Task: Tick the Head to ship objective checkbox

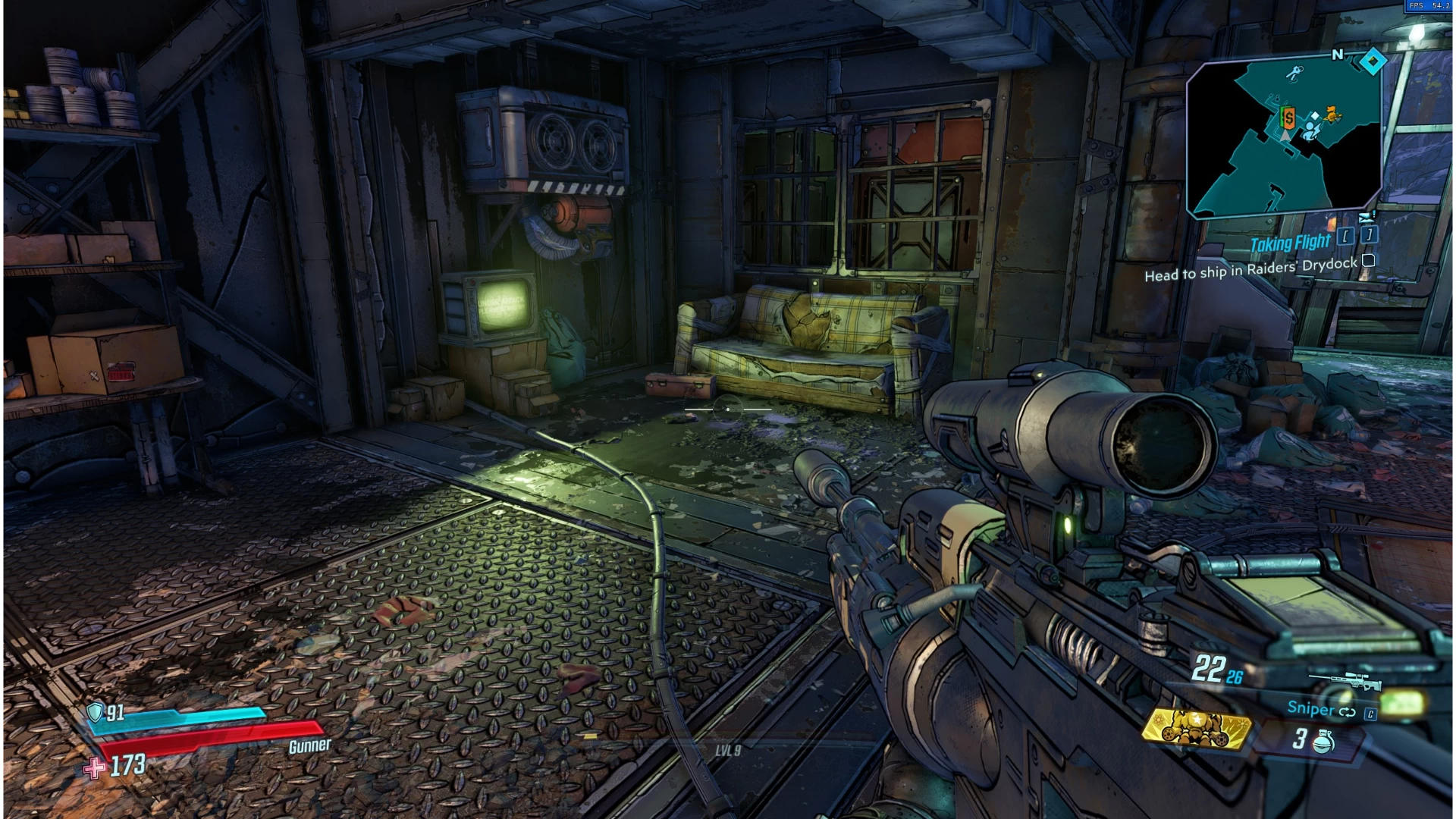Action: pos(1369,261)
